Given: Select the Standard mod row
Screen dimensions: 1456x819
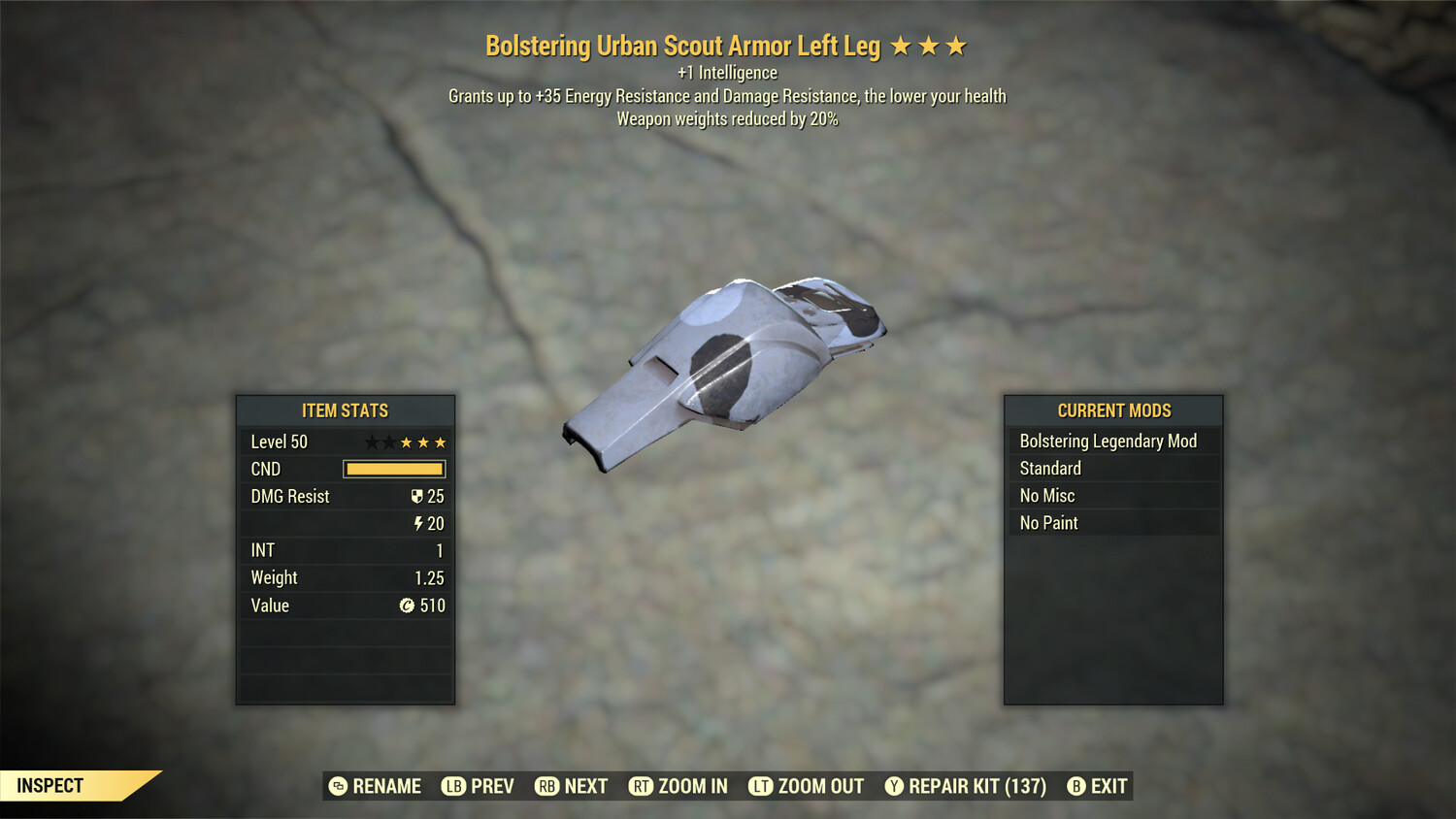Looking at the screenshot, I should click(x=1112, y=469).
